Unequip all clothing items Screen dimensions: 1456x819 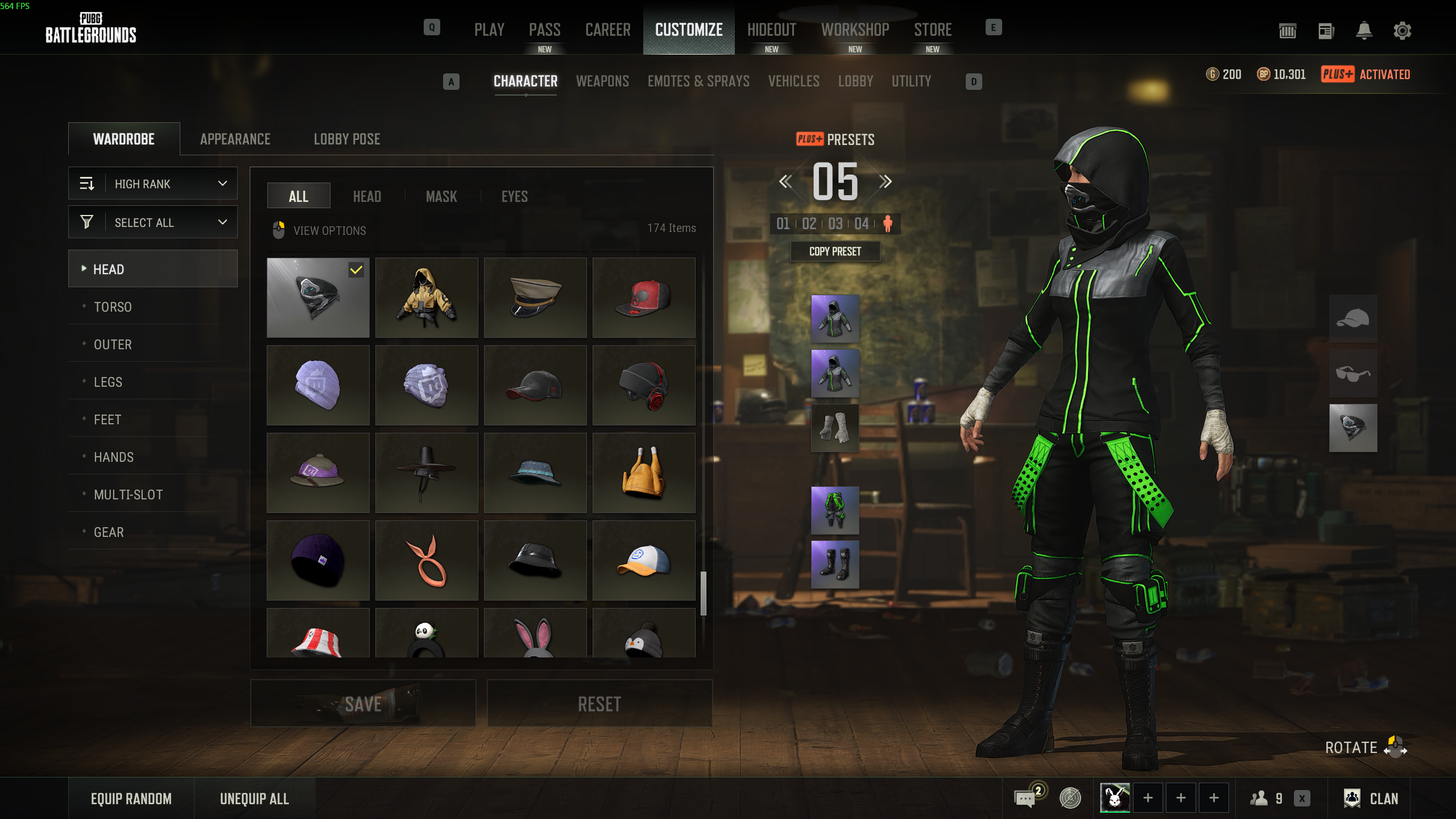click(254, 799)
